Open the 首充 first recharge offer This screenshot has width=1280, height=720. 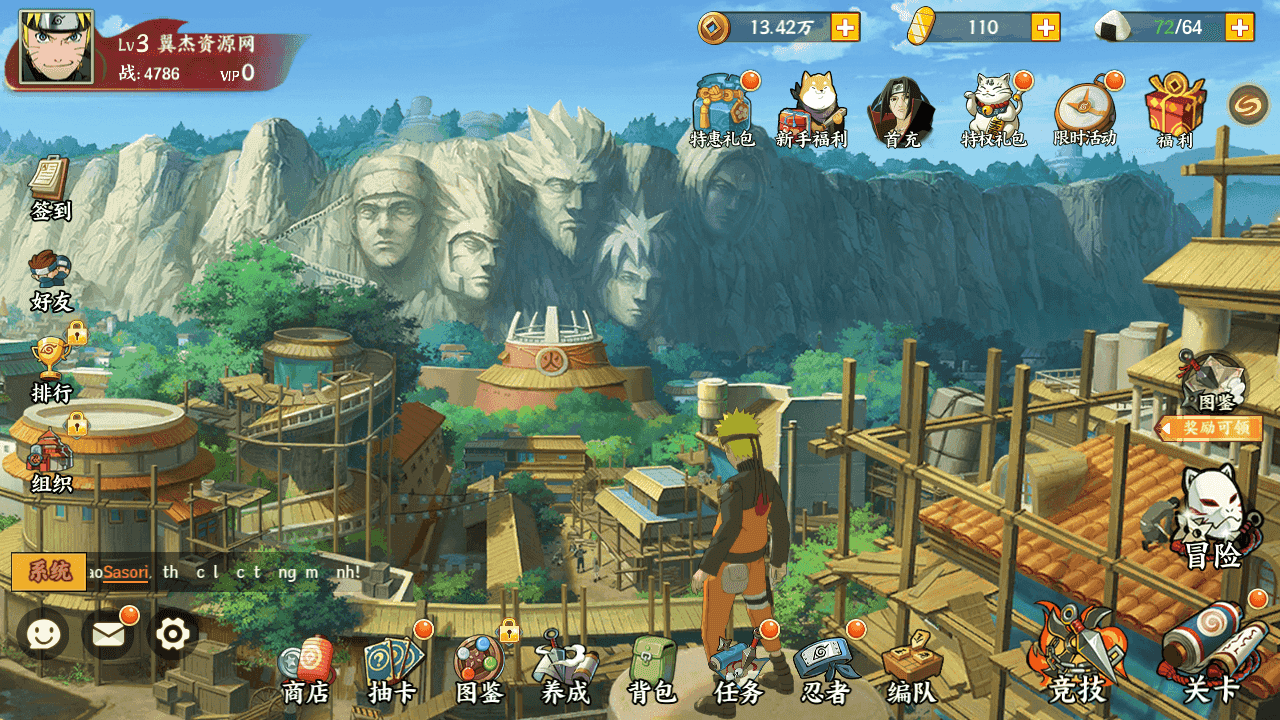point(900,110)
